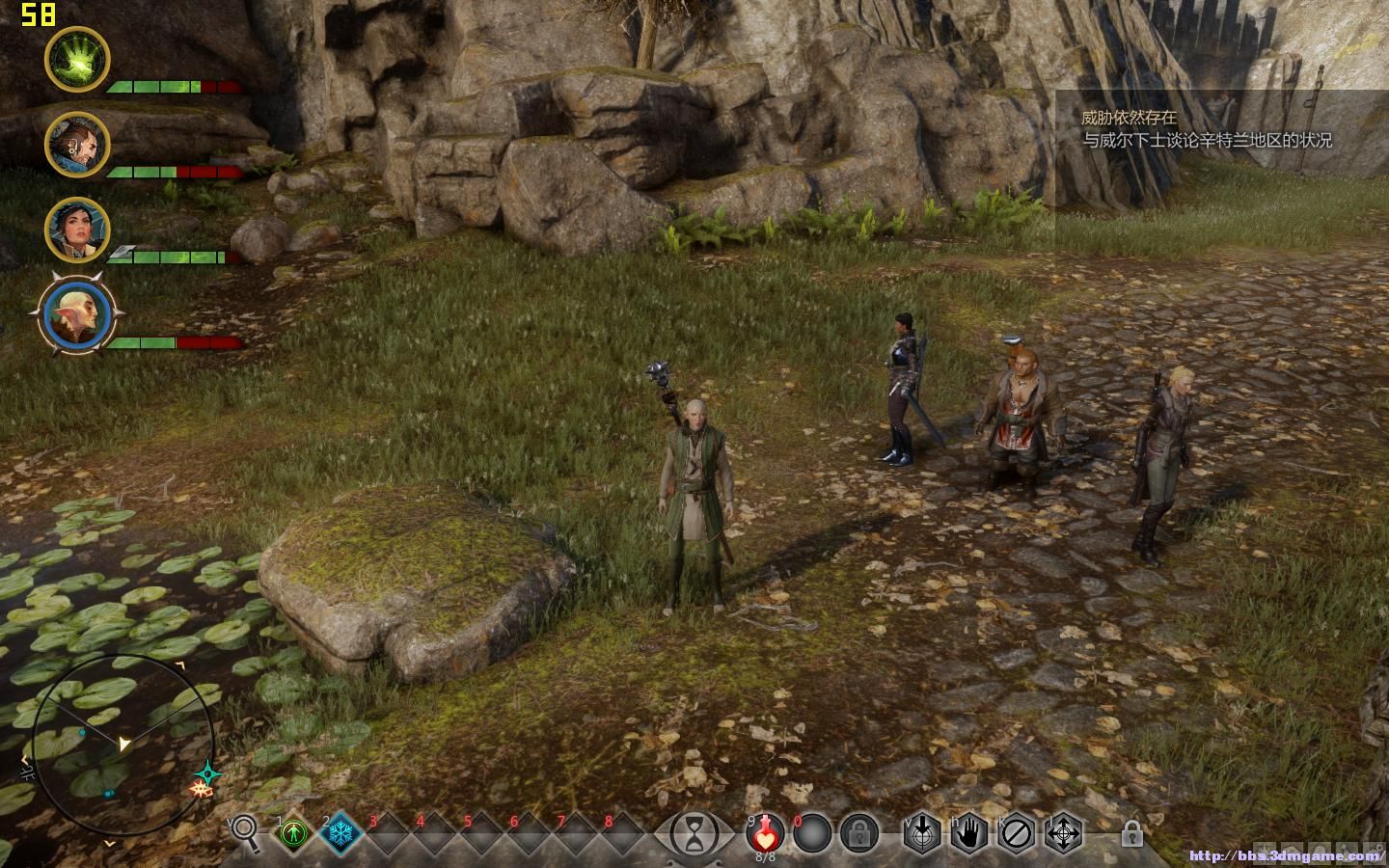Screen dimensions: 1389x868
Task: Switch to the dark-haired woman party portrait
Action: pyautogui.click(x=77, y=230)
